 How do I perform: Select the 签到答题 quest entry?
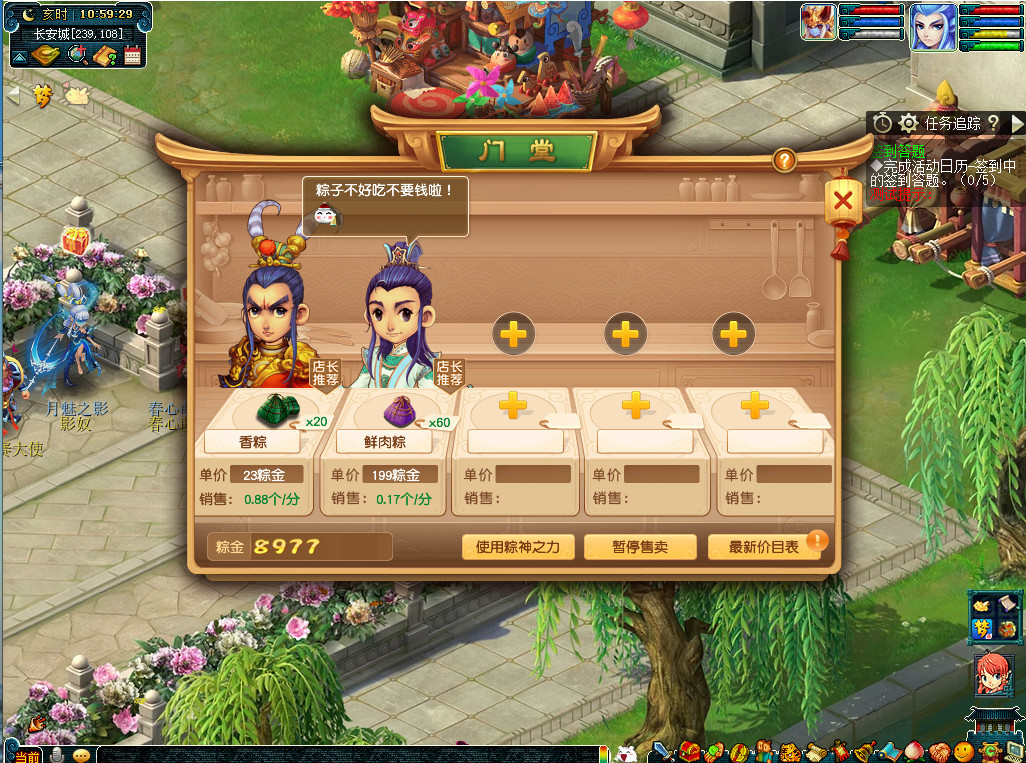[x=894, y=150]
